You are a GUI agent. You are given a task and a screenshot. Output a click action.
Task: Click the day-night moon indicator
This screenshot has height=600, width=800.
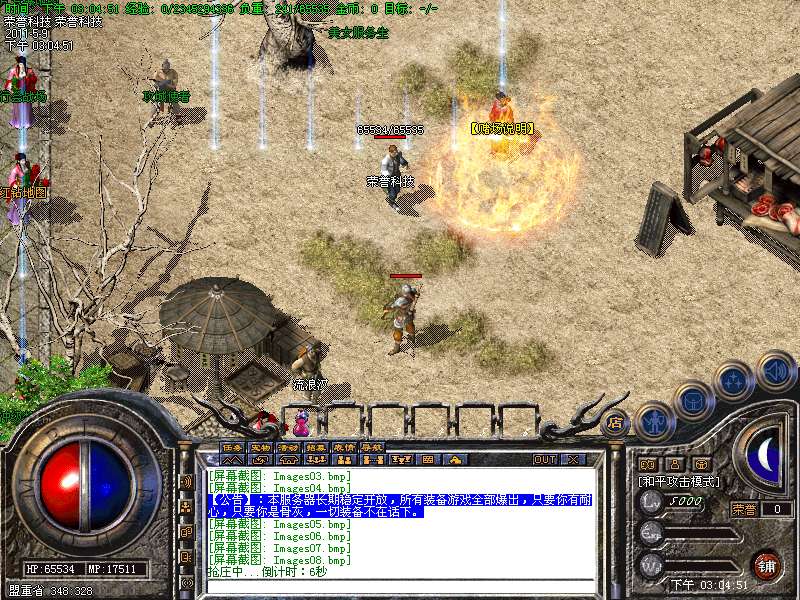pos(765,455)
